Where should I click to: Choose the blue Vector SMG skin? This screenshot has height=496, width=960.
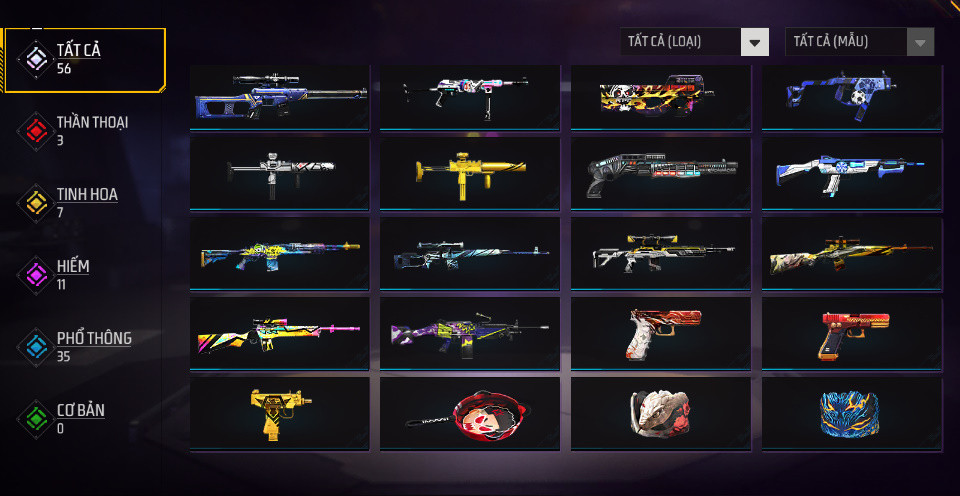[x=851, y=97]
